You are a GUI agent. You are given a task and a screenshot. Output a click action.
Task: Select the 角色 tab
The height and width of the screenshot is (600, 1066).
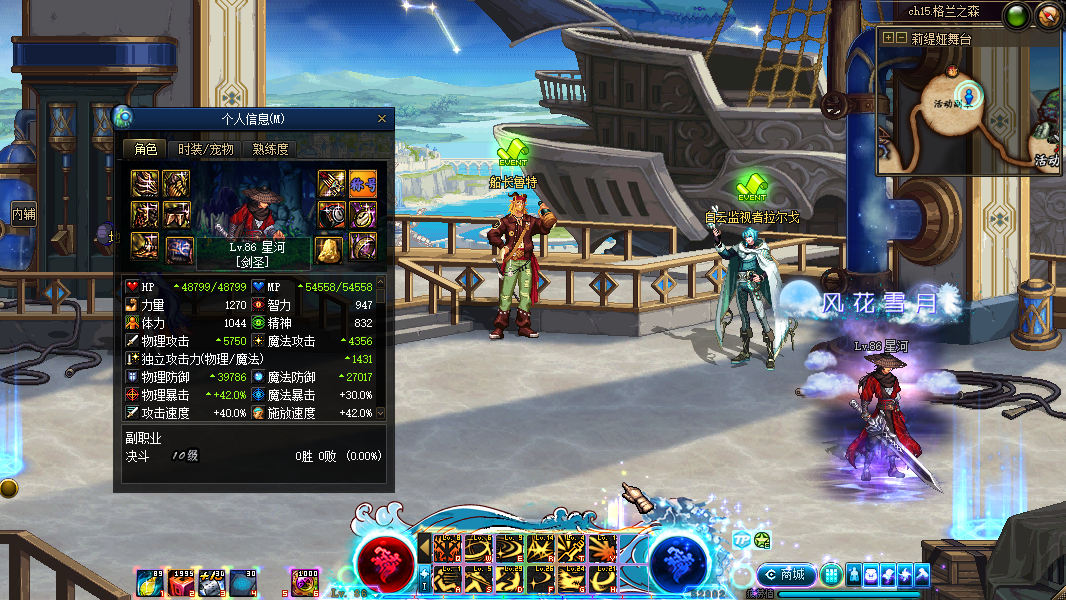click(146, 149)
